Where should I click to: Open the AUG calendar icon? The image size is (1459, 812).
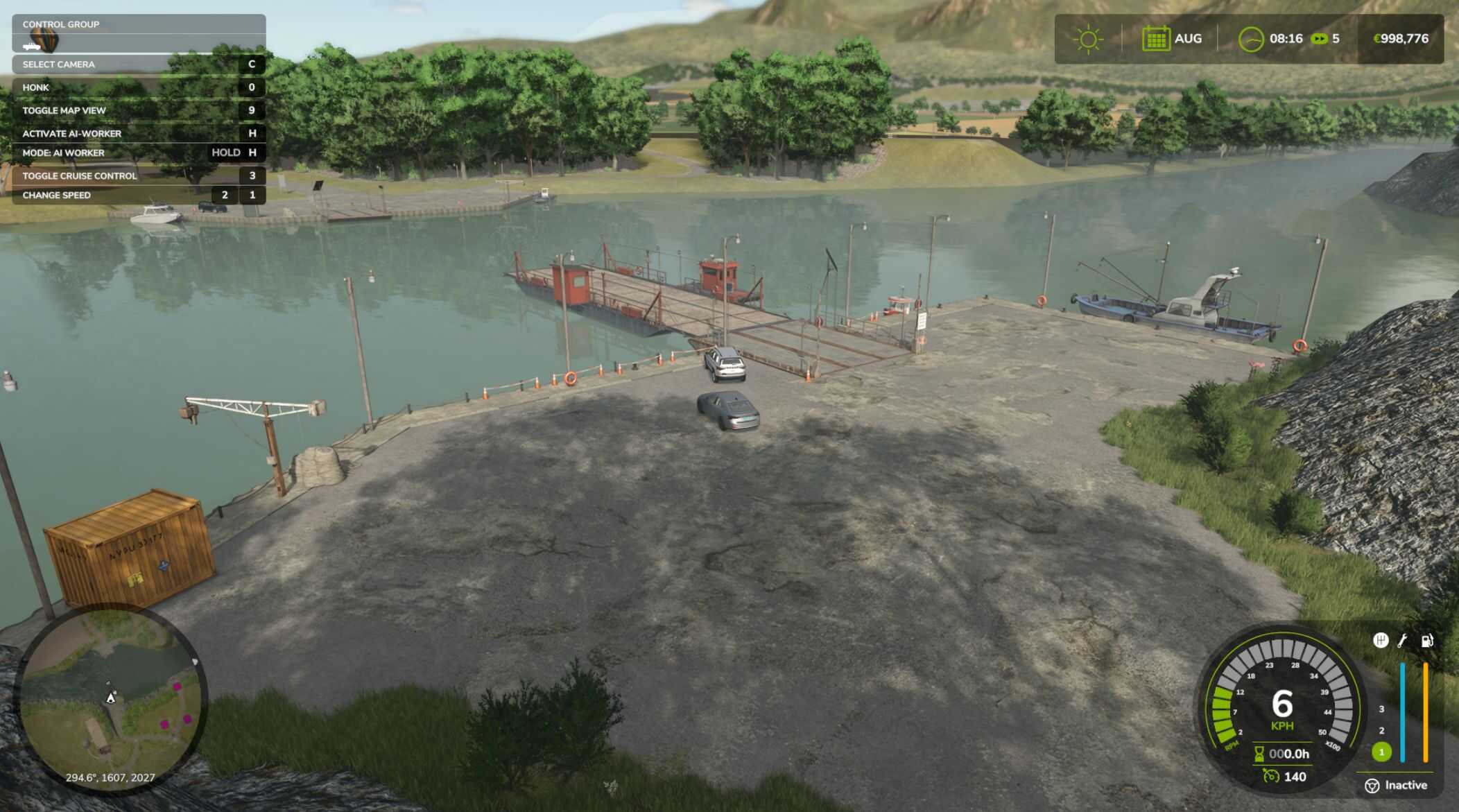pyautogui.click(x=1157, y=39)
